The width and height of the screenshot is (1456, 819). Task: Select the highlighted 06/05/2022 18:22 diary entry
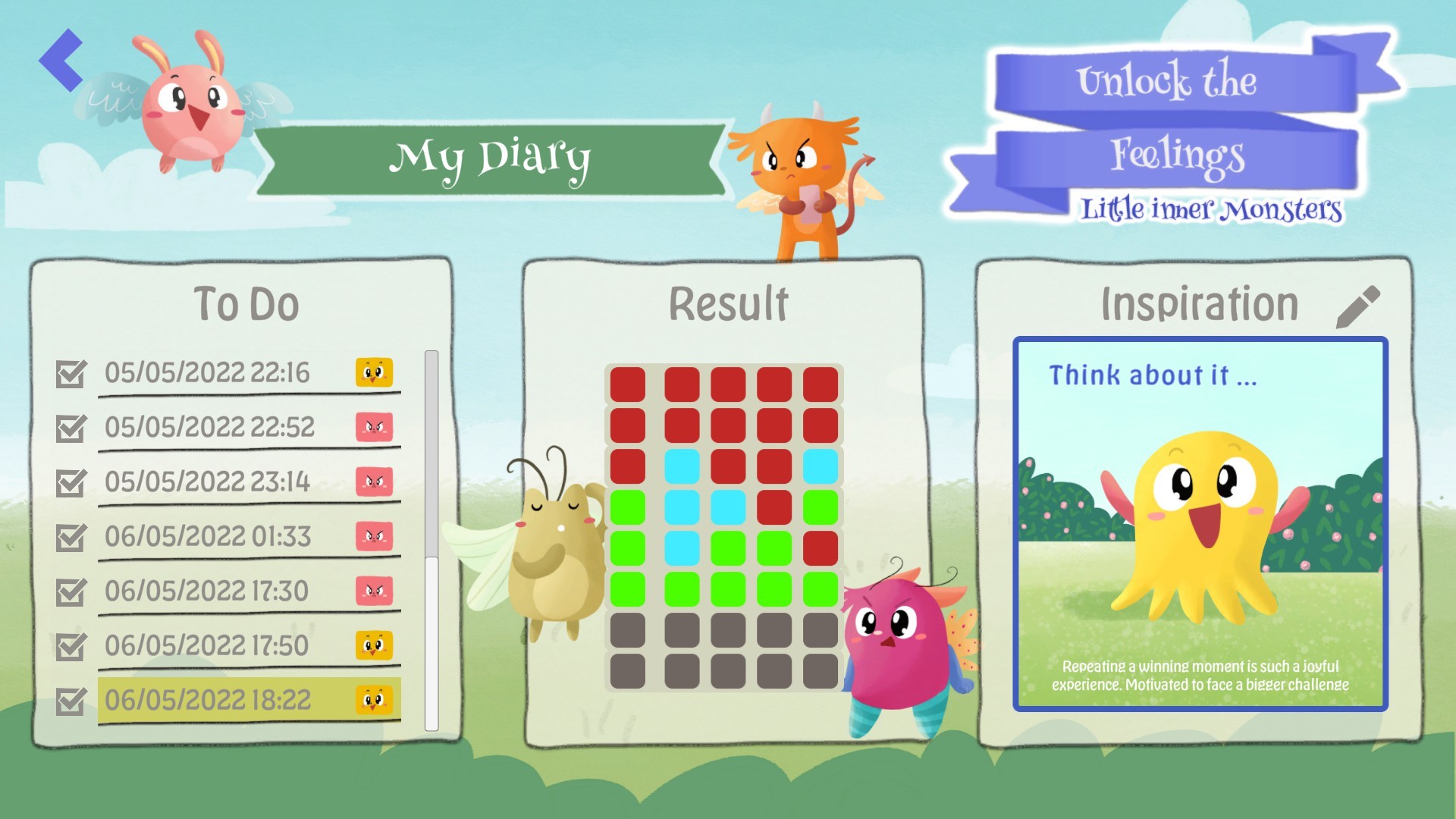point(209,700)
